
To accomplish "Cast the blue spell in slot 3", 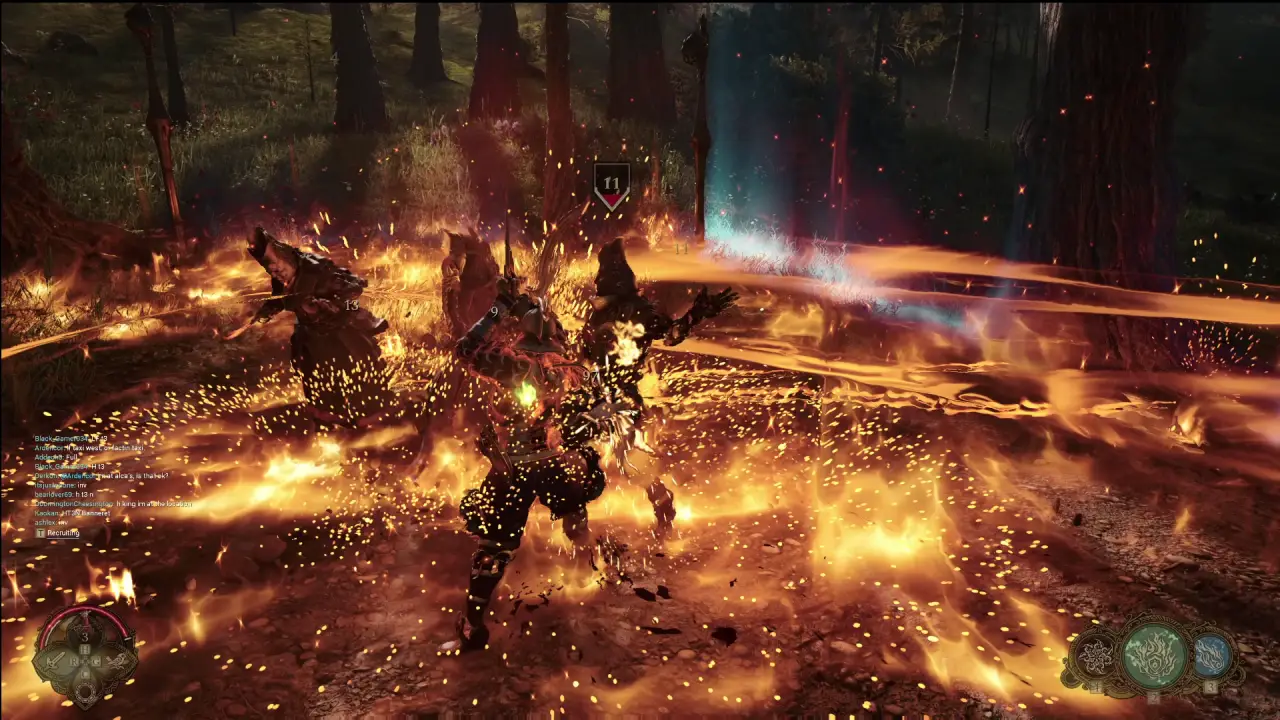I will pyautogui.click(x=1211, y=655).
